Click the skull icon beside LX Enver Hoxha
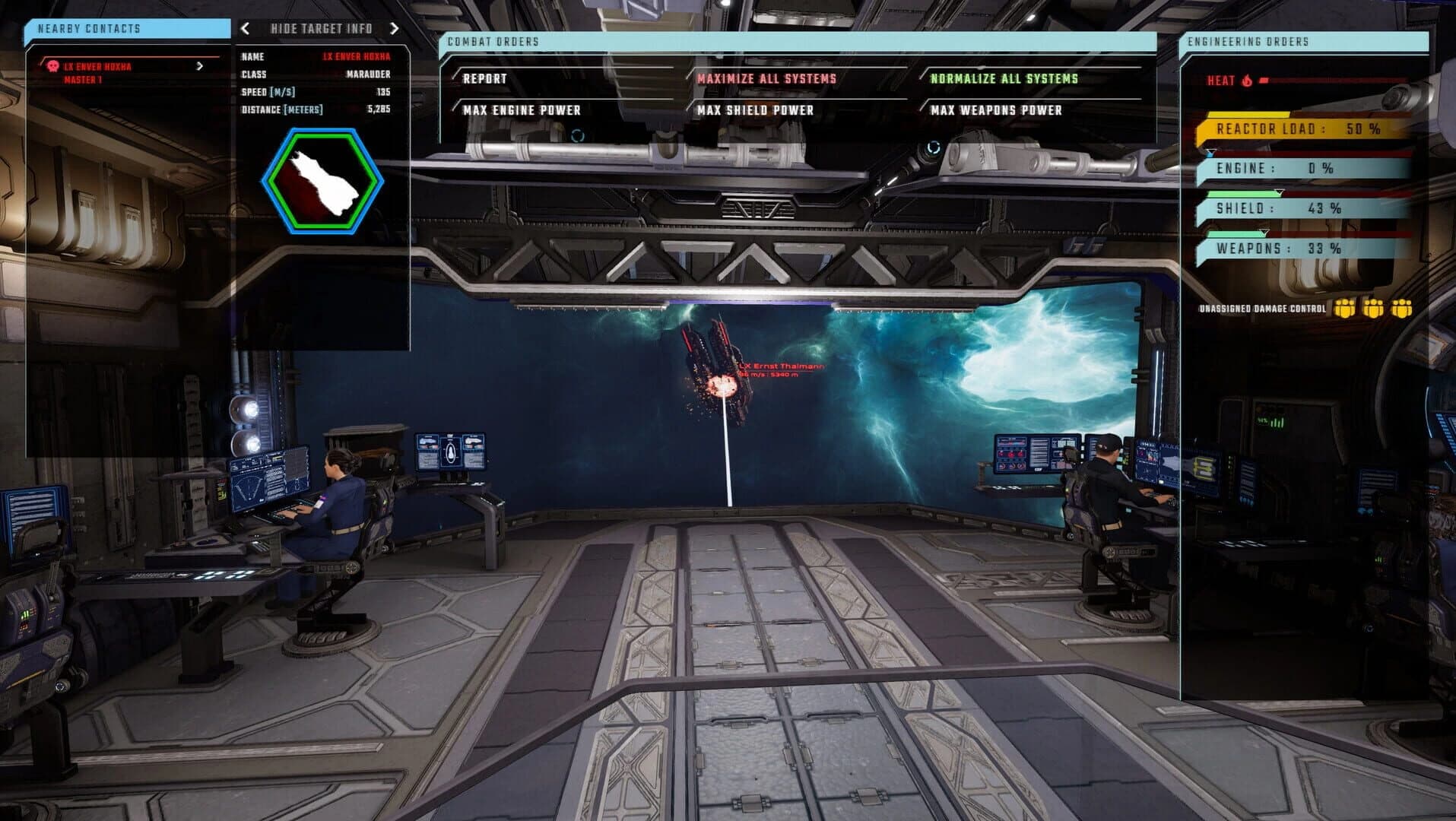The height and width of the screenshot is (821, 1456). [52, 66]
